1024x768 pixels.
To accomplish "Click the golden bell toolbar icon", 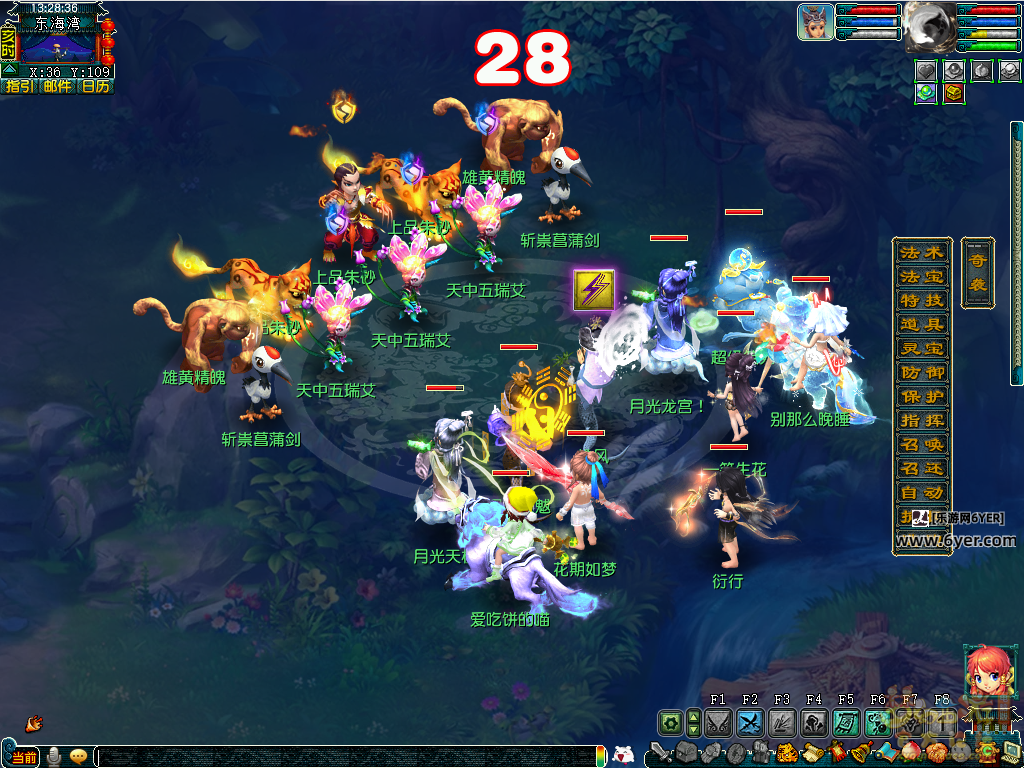I will coord(859,752).
